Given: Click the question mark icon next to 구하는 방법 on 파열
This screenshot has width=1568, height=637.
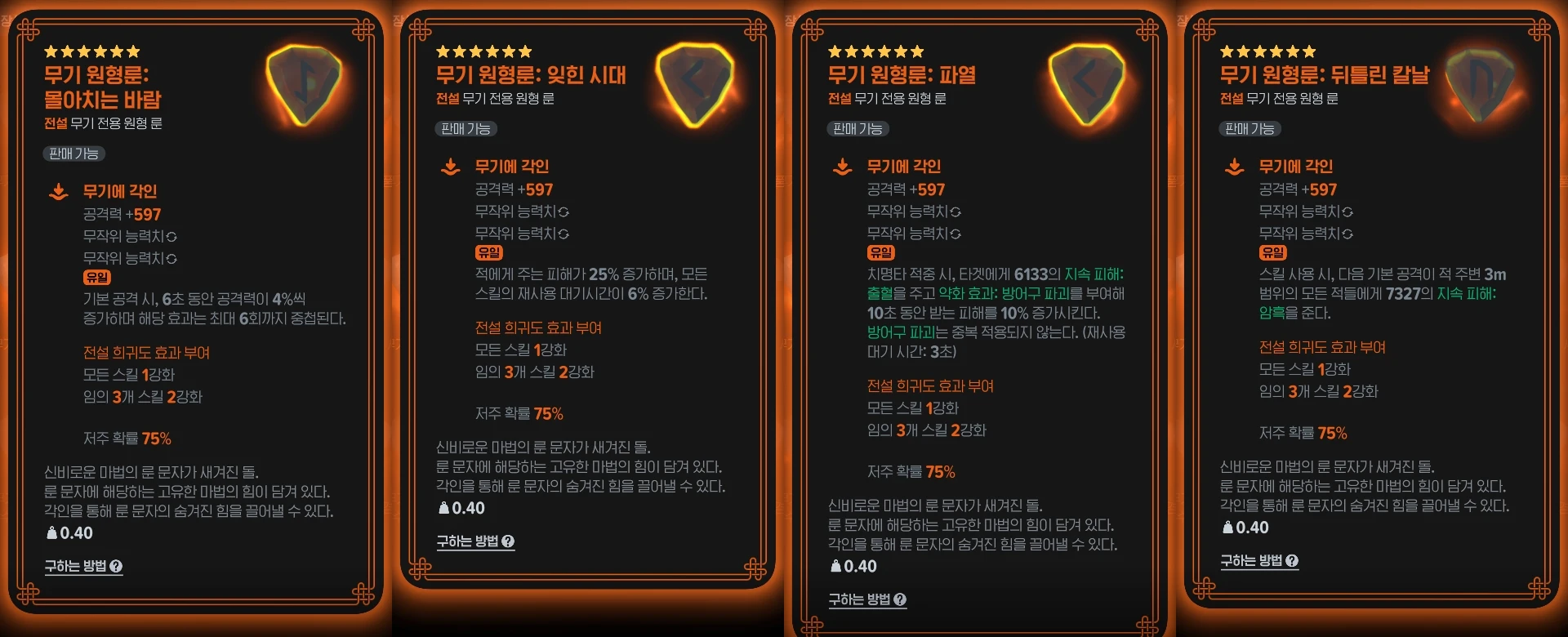Looking at the screenshot, I should click(902, 599).
